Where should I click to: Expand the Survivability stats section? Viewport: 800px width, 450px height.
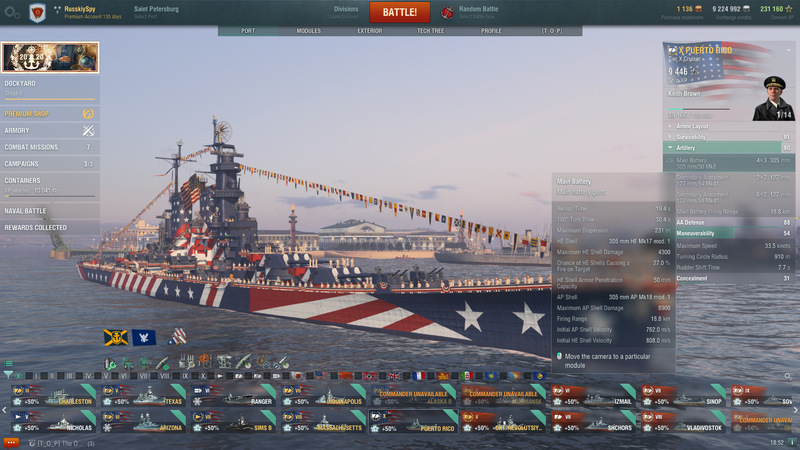coord(732,137)
